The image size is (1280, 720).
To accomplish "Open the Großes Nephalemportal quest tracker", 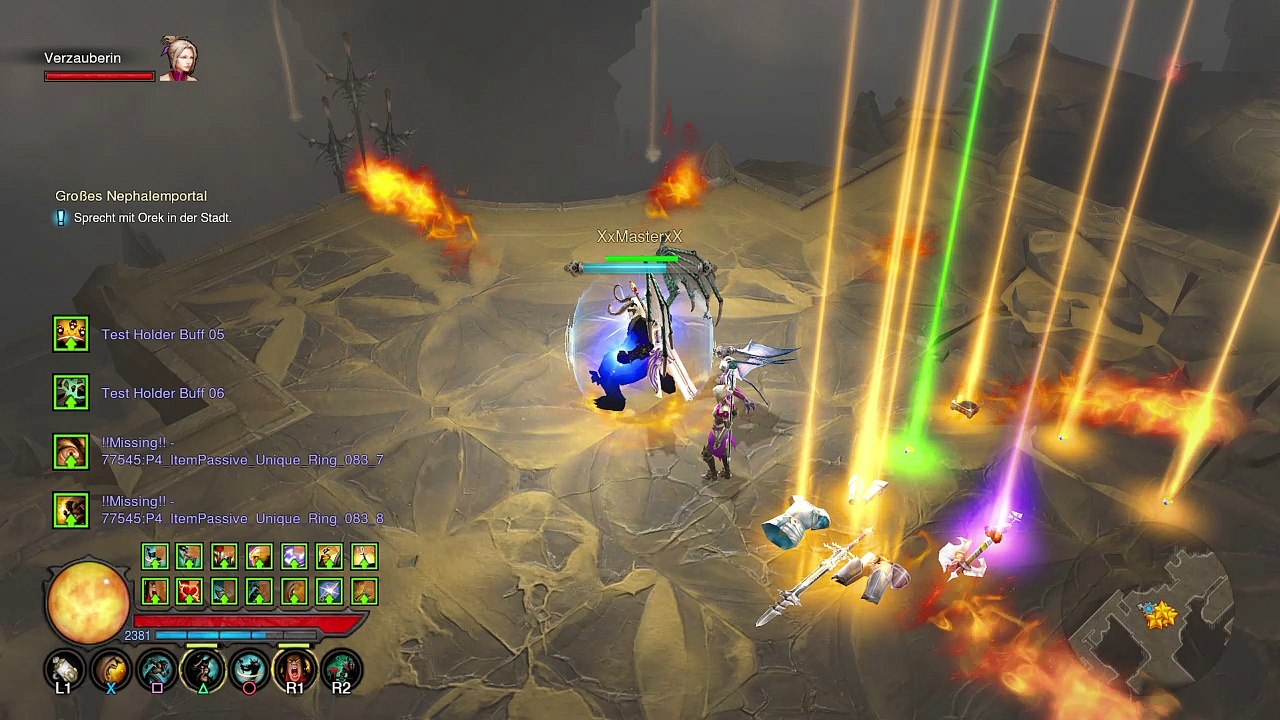I will [131, 196].
